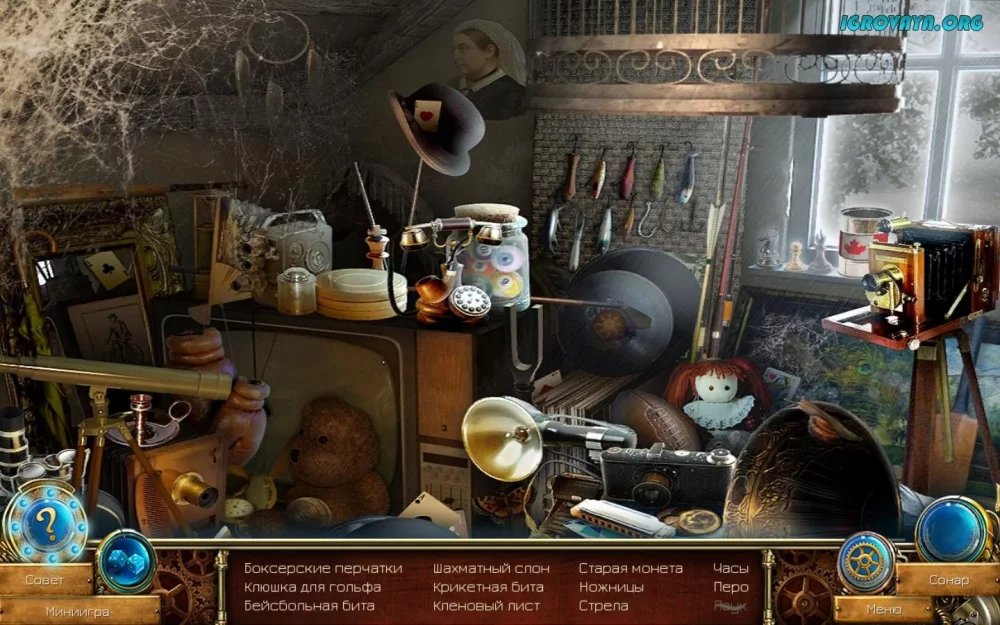Use the Сонар button
The image size is (1000, 625).
click(948, 580)
